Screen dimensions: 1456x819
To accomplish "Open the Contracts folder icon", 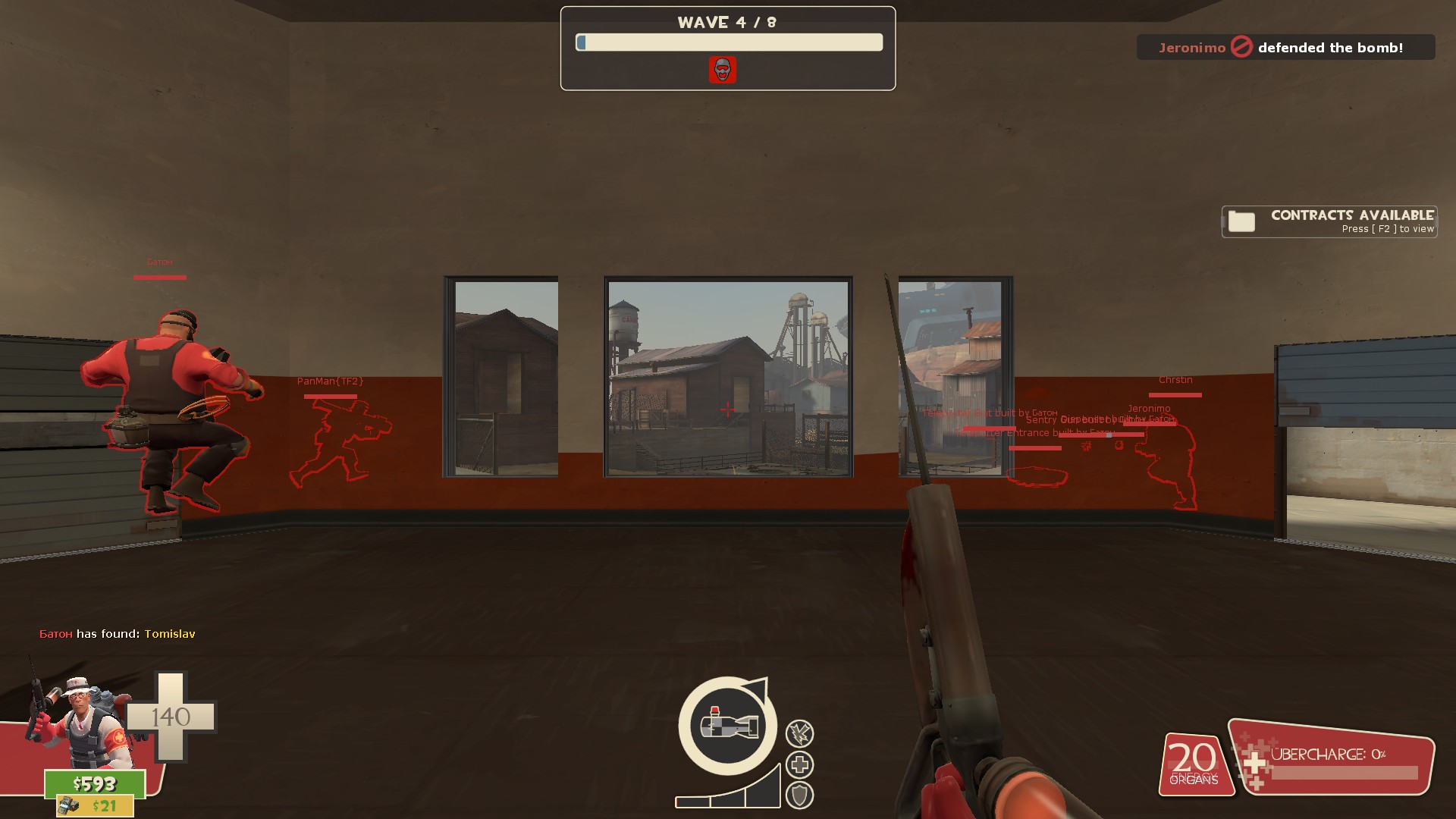I will (x=1239, y=221).
